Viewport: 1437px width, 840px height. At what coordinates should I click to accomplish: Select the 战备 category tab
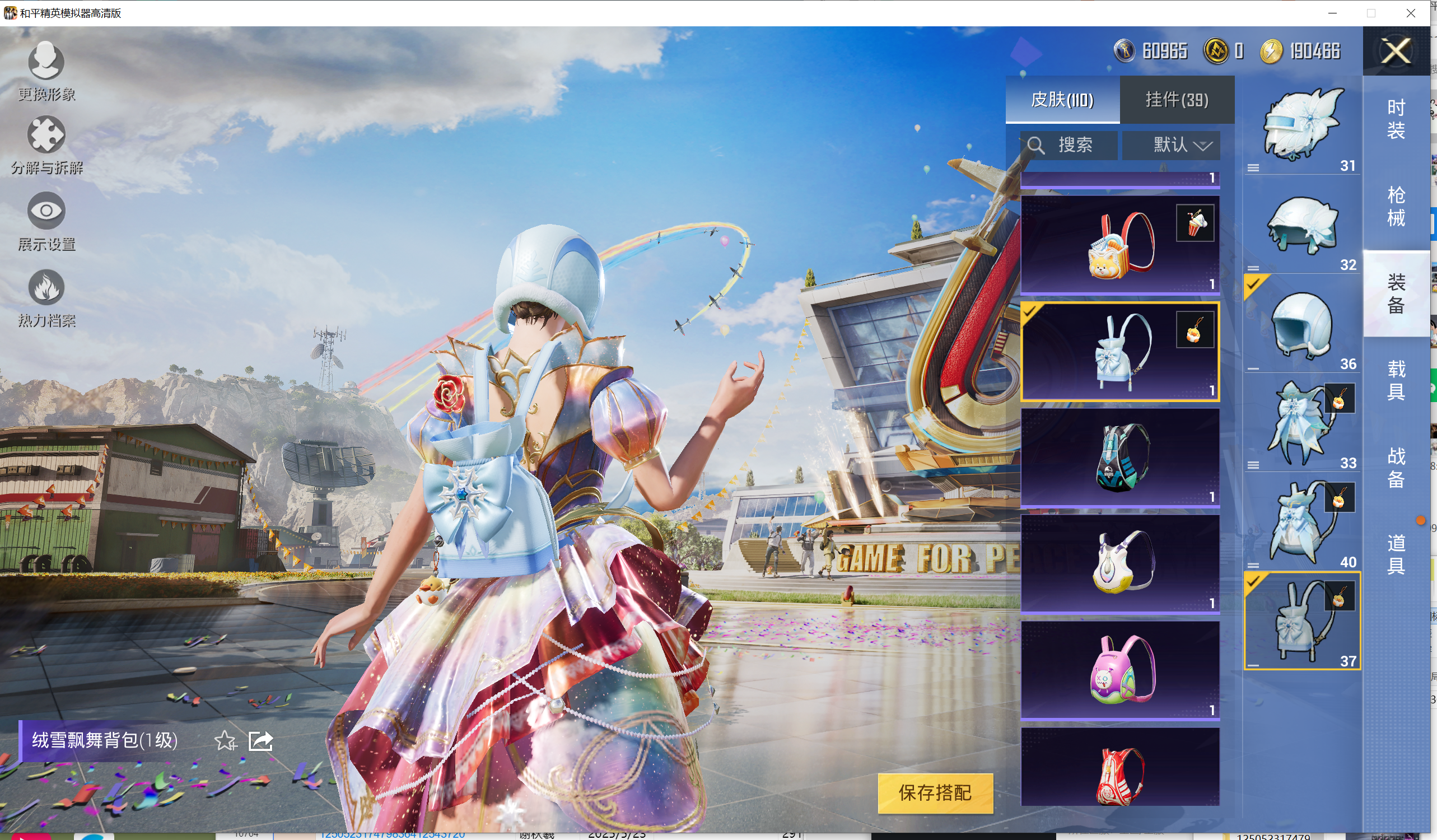coord(1396,467)
